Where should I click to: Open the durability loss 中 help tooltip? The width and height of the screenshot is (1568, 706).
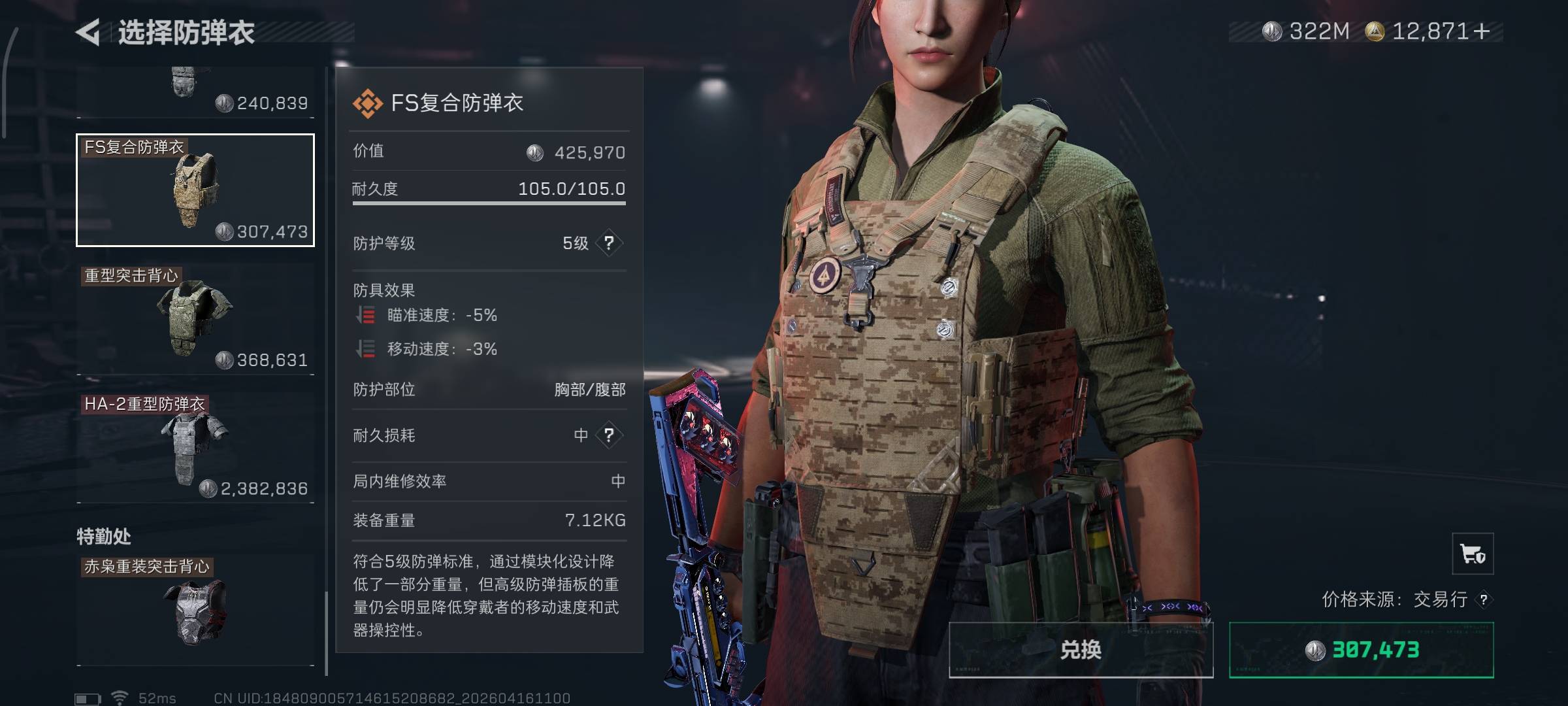(x=609, y=435)
